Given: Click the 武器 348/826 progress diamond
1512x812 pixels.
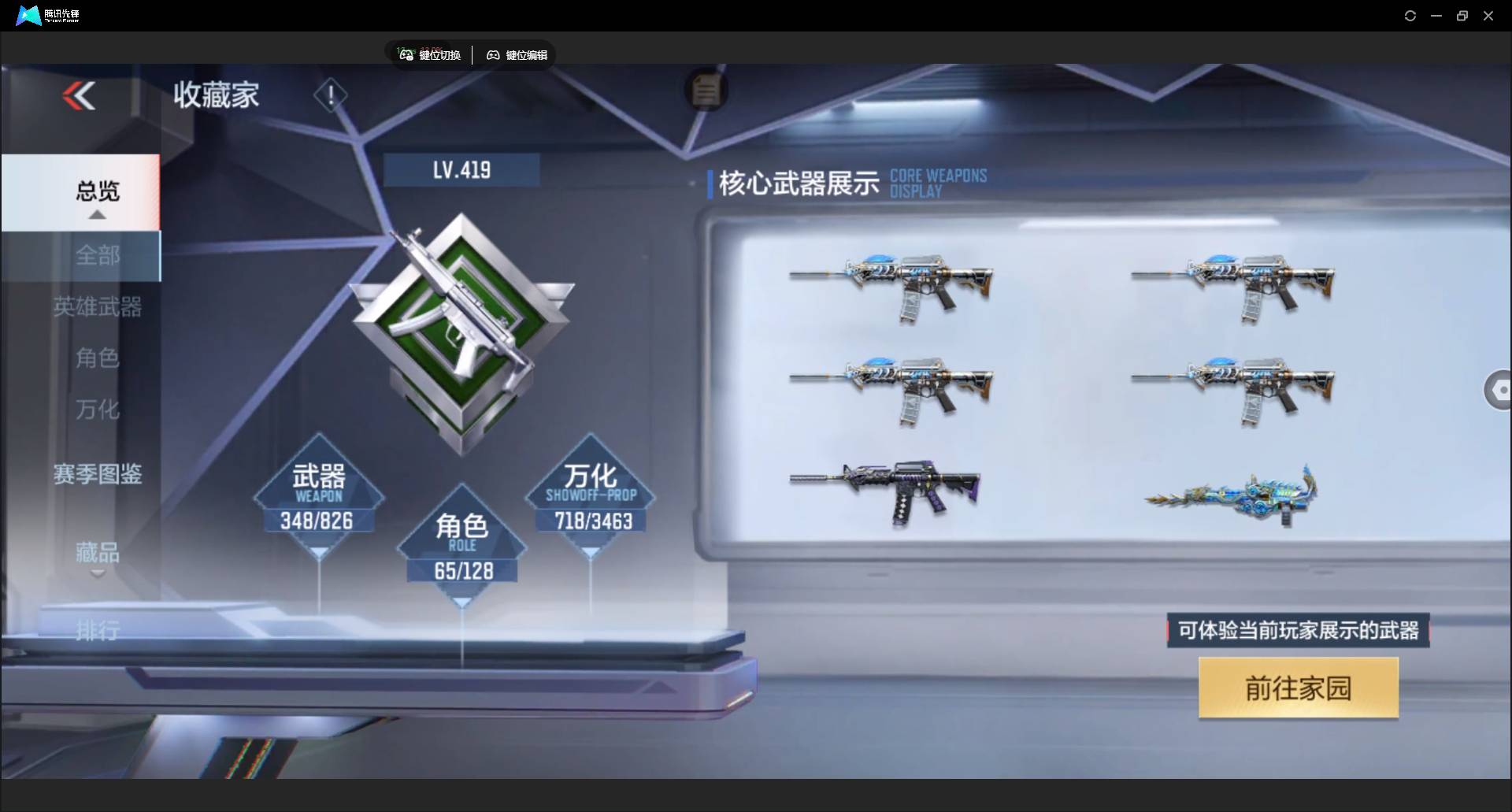Looking at the screenshot, I should point(318,496).
